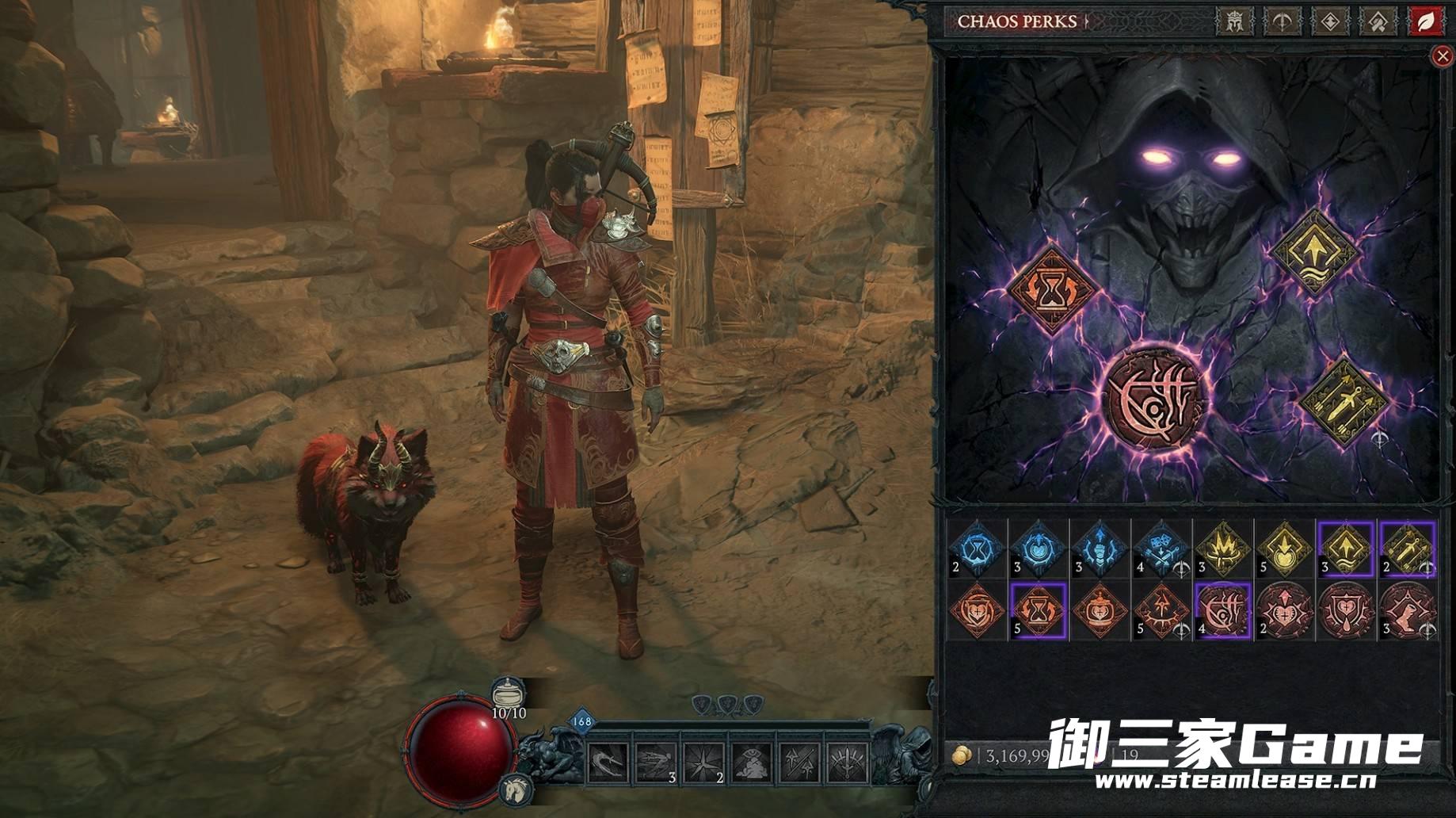The image size is (1456, 818).
Task: Activate the eye and smoke cloud skill
Action: coord(751,763)
